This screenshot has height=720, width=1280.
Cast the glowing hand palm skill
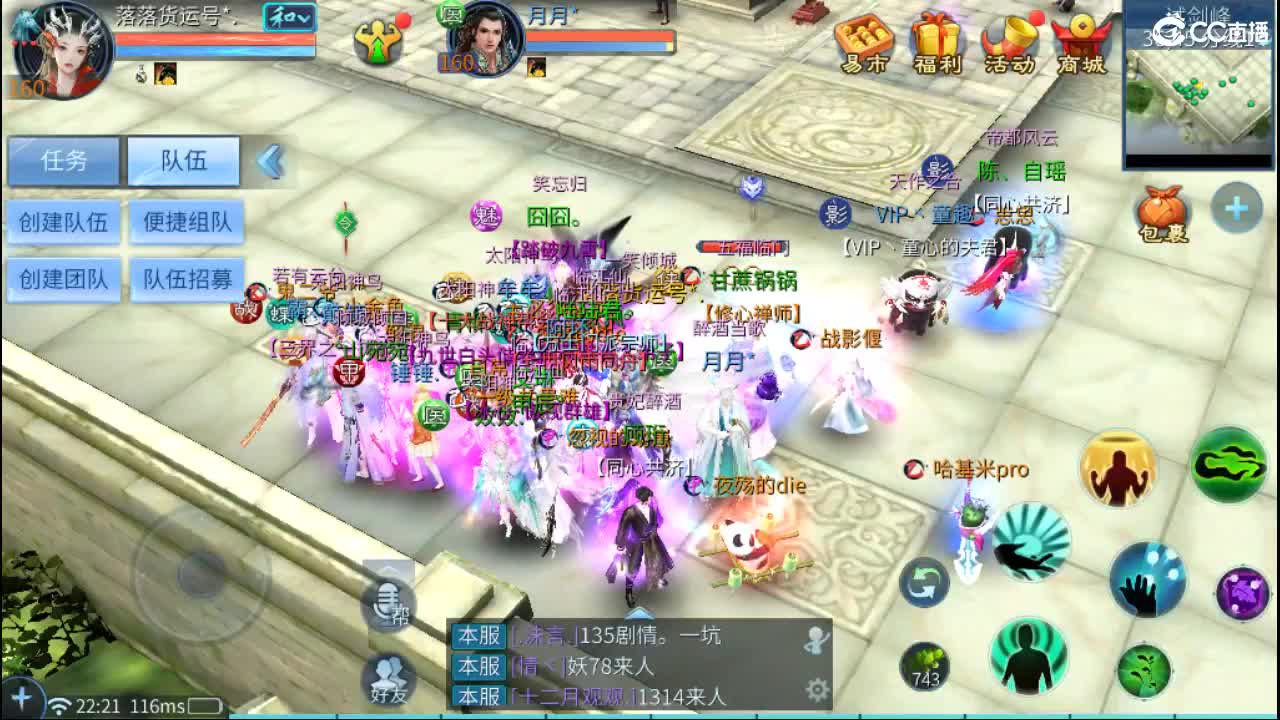tap(1147, 582)
